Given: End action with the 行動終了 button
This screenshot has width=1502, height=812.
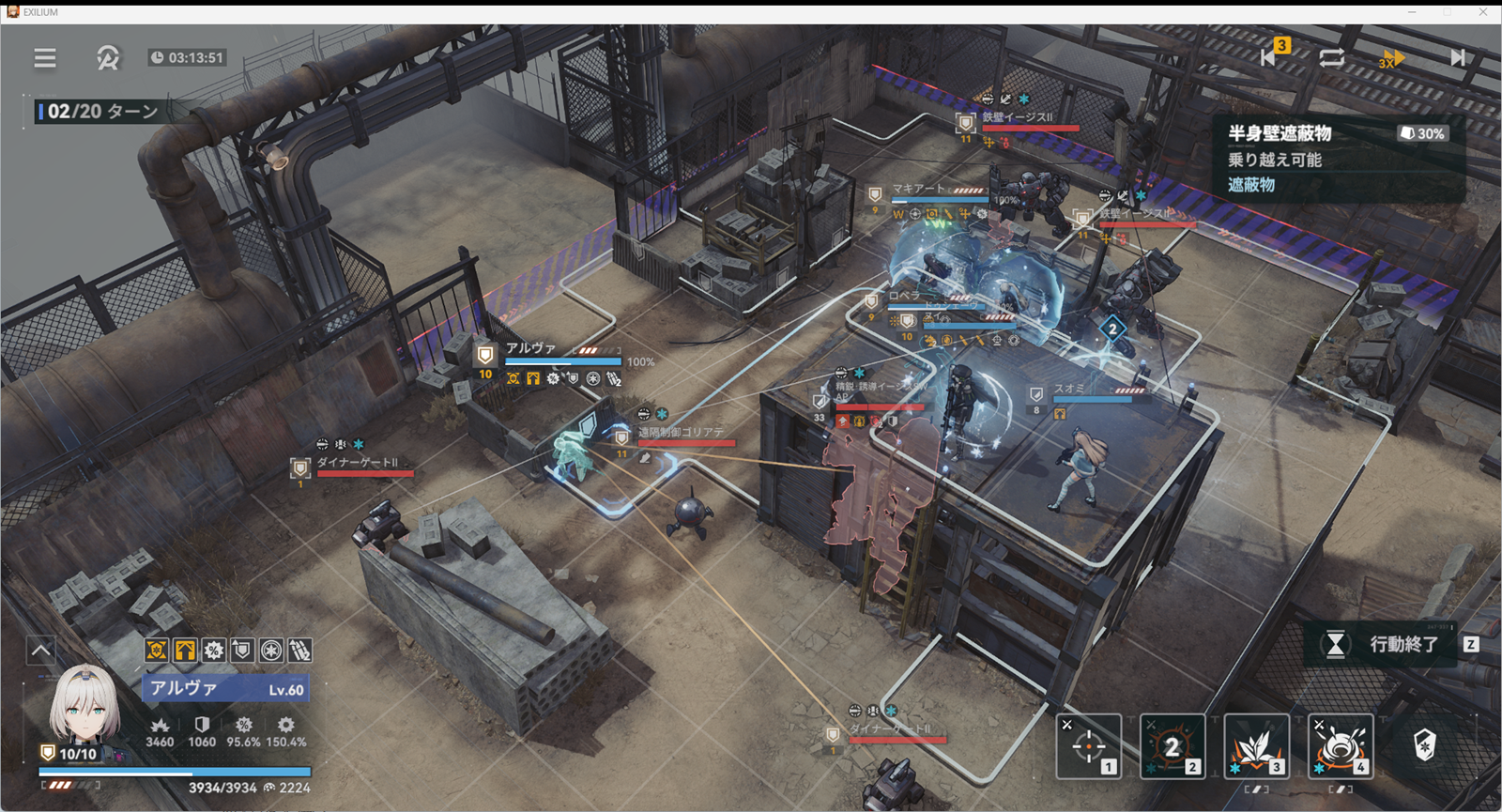Looking at the screenshot, I should (x=1390, y=644).
